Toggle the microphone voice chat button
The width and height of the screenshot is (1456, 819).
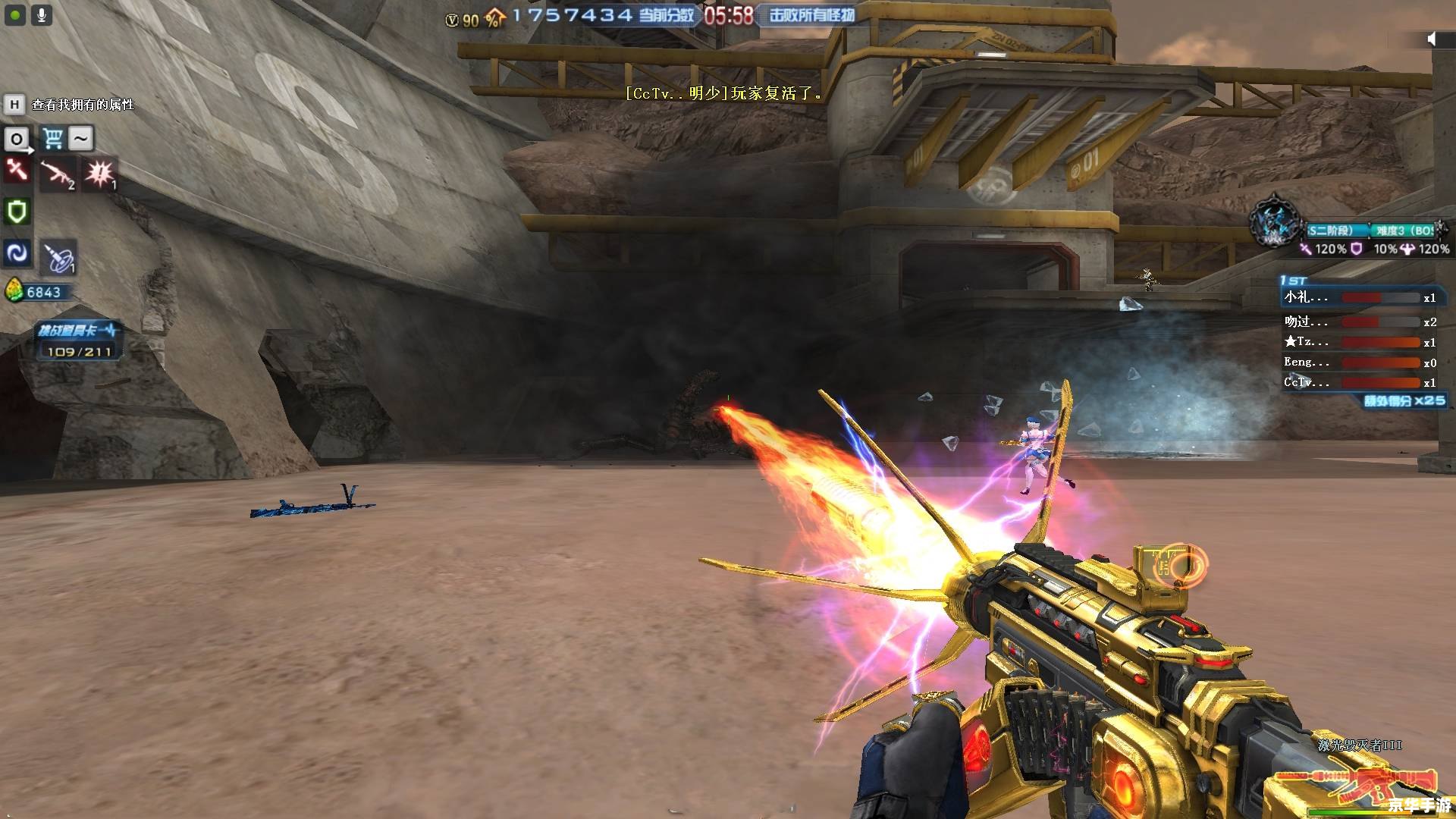pos(42,15)
